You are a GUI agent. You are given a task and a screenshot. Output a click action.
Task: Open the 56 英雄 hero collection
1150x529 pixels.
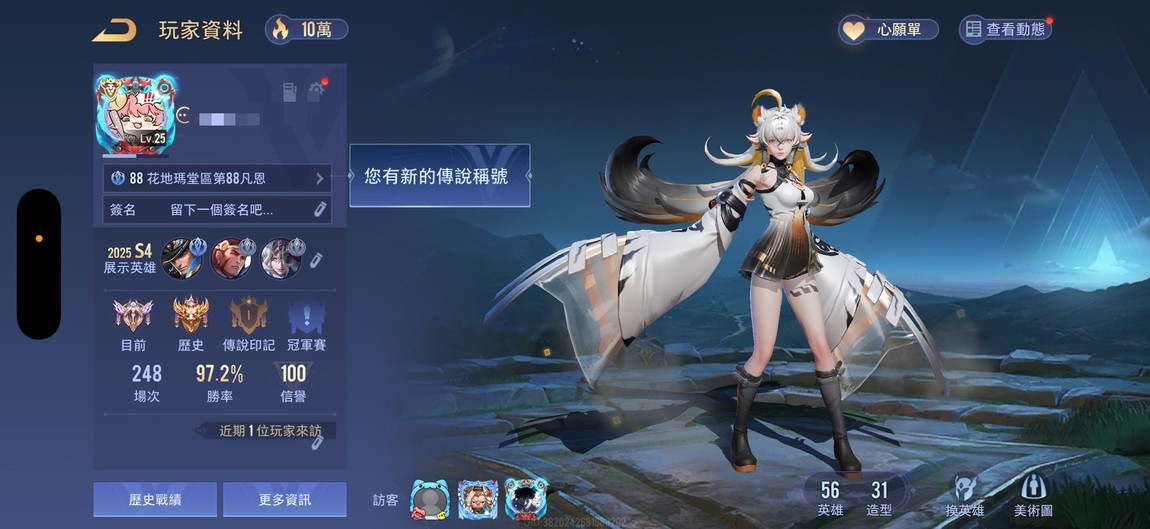coord(830,497)
